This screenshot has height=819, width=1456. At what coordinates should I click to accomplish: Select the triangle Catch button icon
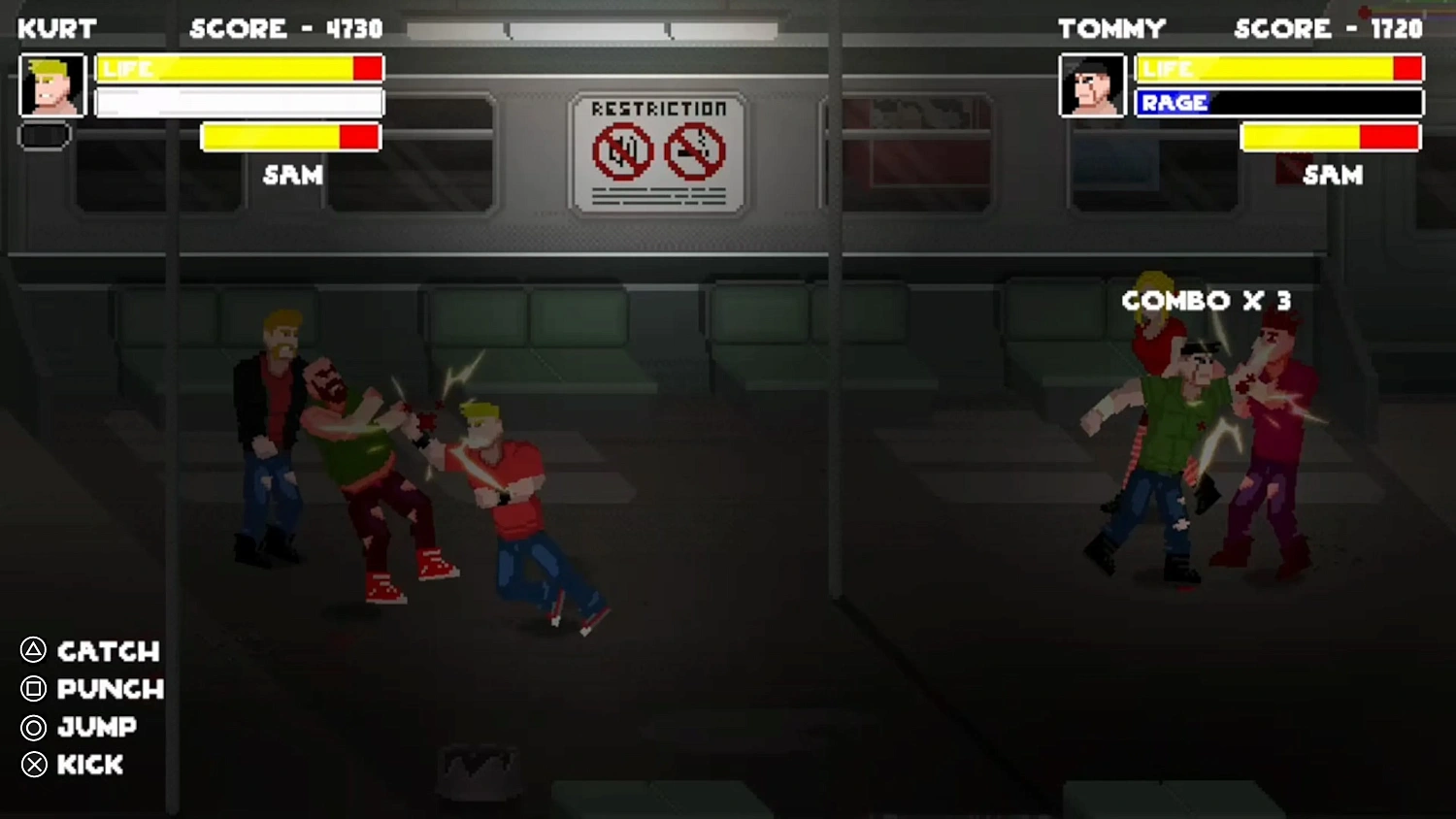[32, 652]
